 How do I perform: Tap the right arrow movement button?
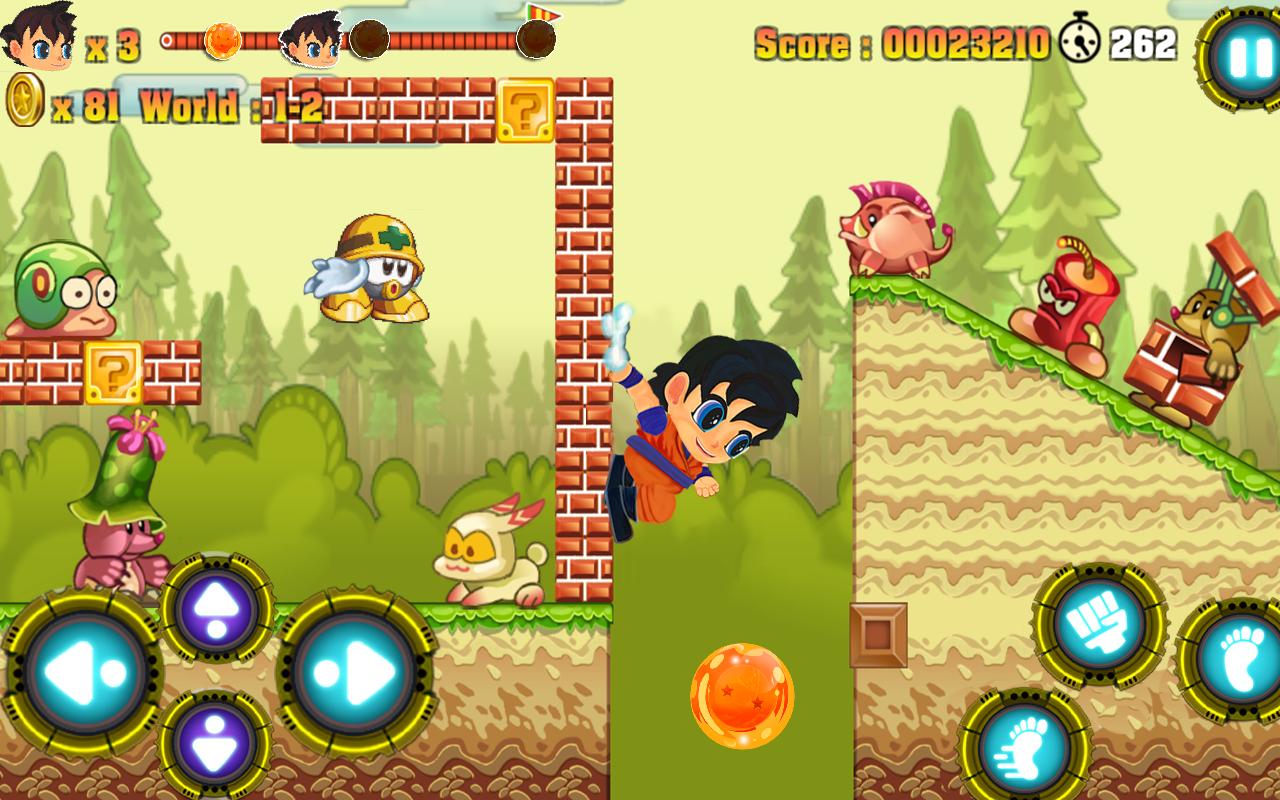[x=356, y=671]
